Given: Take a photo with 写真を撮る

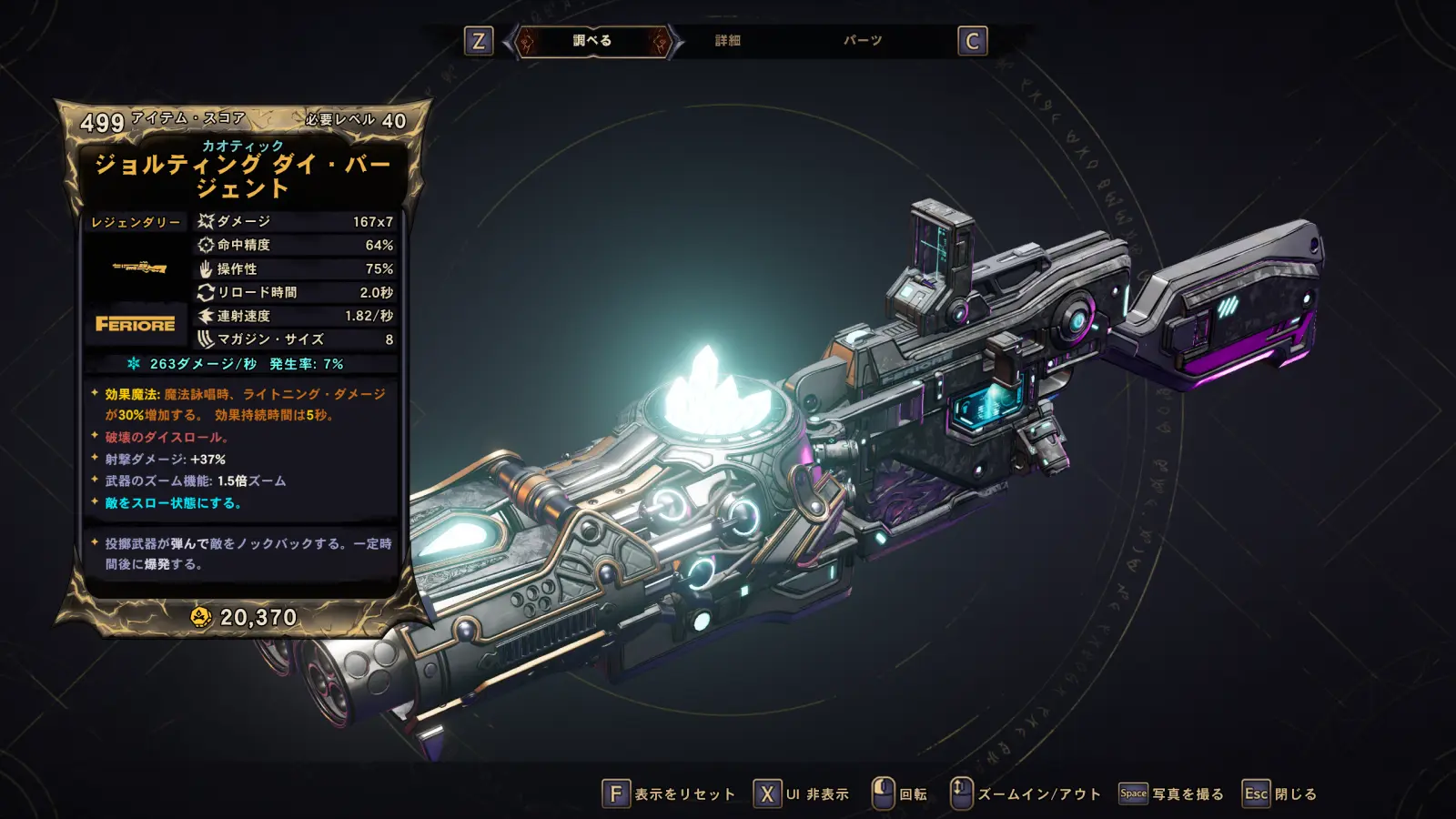Looking at the screenshot, I should (1171, 794).
